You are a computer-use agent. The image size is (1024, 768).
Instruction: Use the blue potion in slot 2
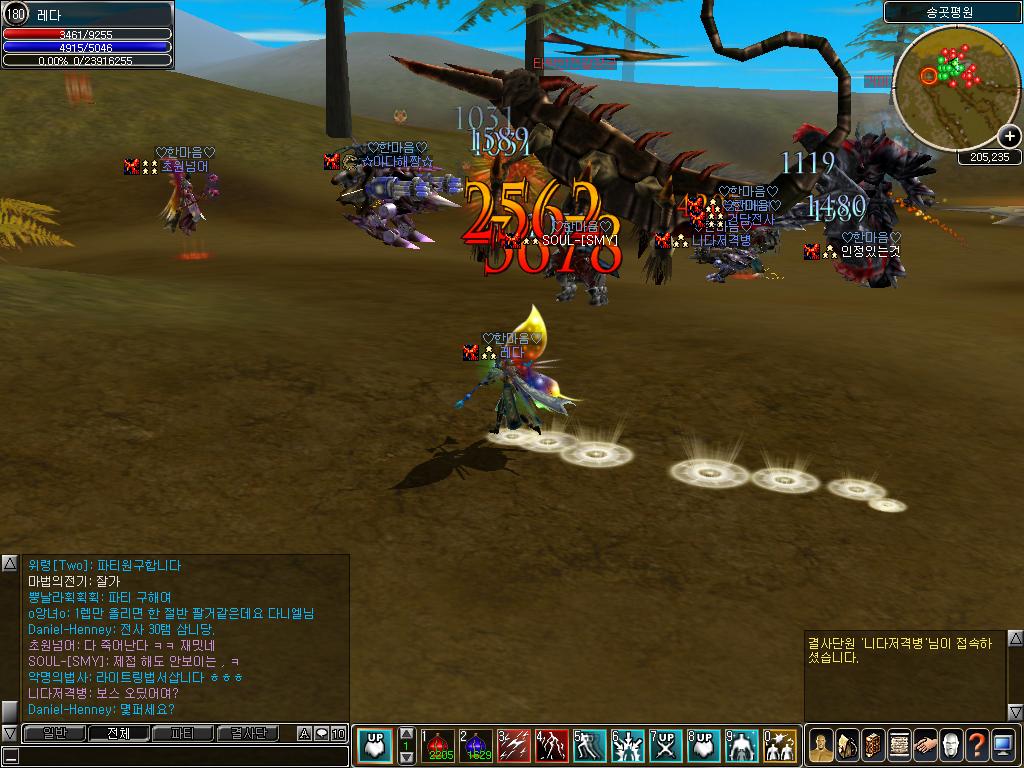pos(474,746)
